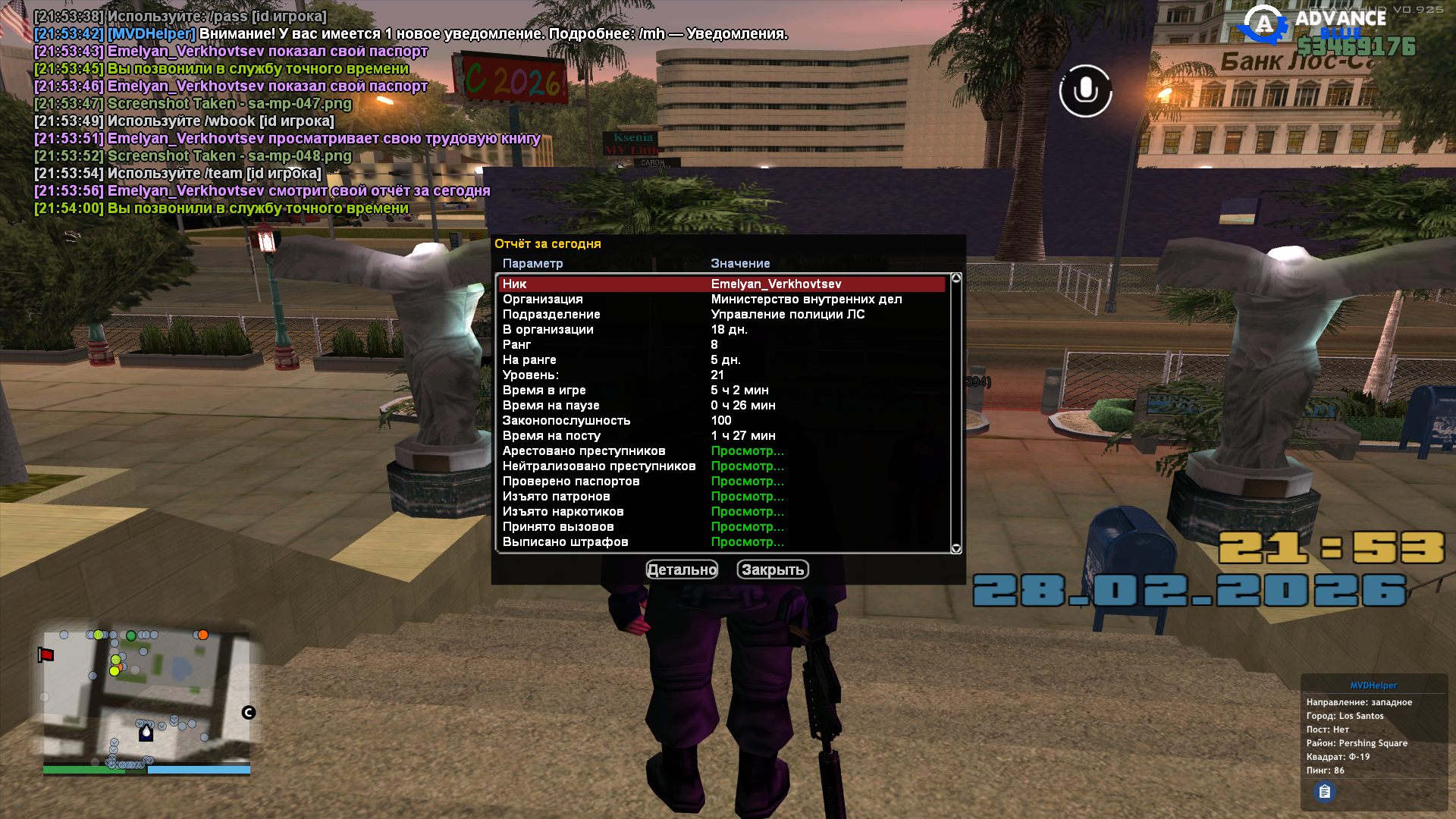
Task: Select the Организация row
Action: coord(720,299)
